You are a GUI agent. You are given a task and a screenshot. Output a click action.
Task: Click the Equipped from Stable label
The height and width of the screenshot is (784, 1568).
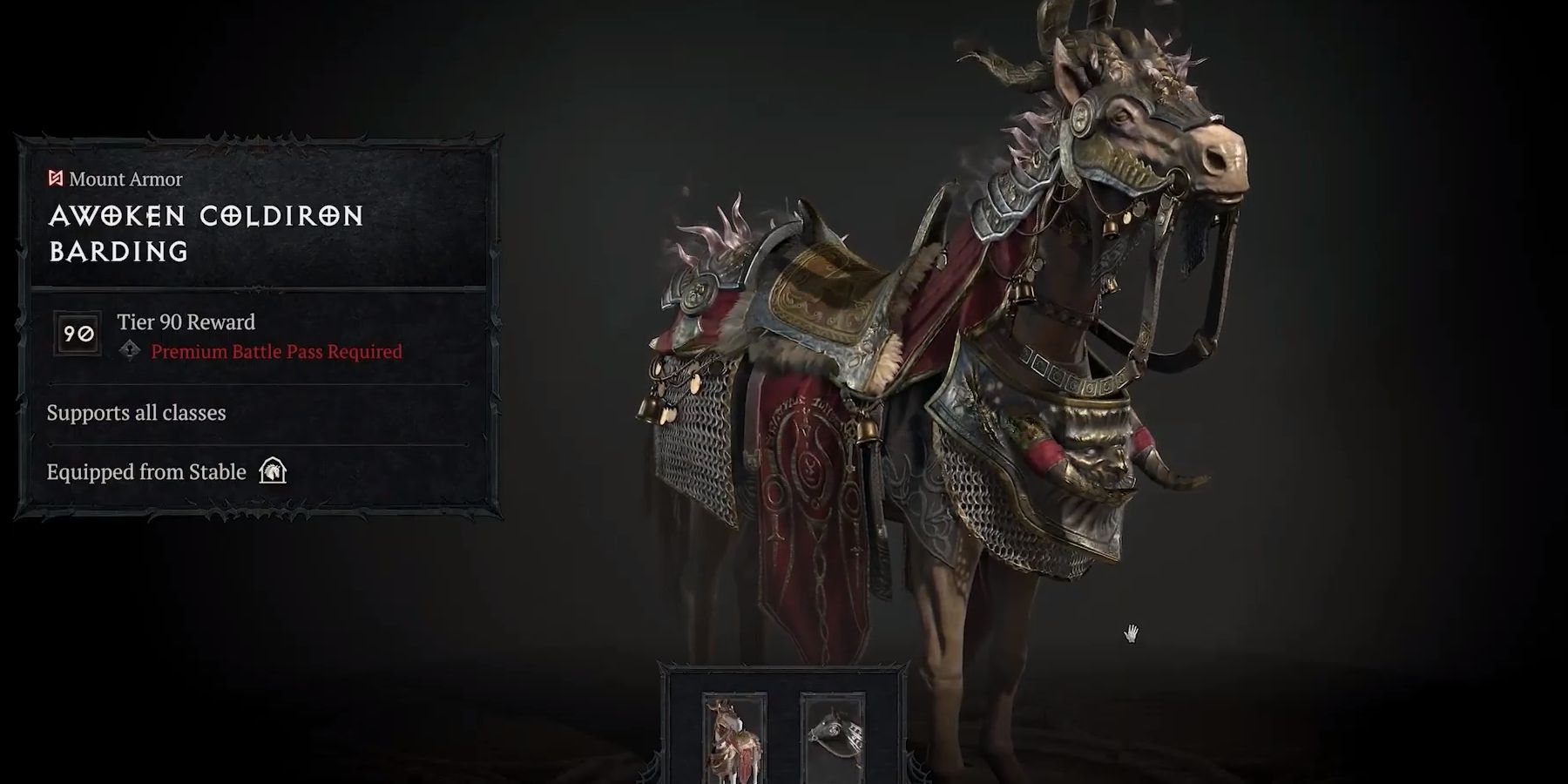[x=145, y=471]
